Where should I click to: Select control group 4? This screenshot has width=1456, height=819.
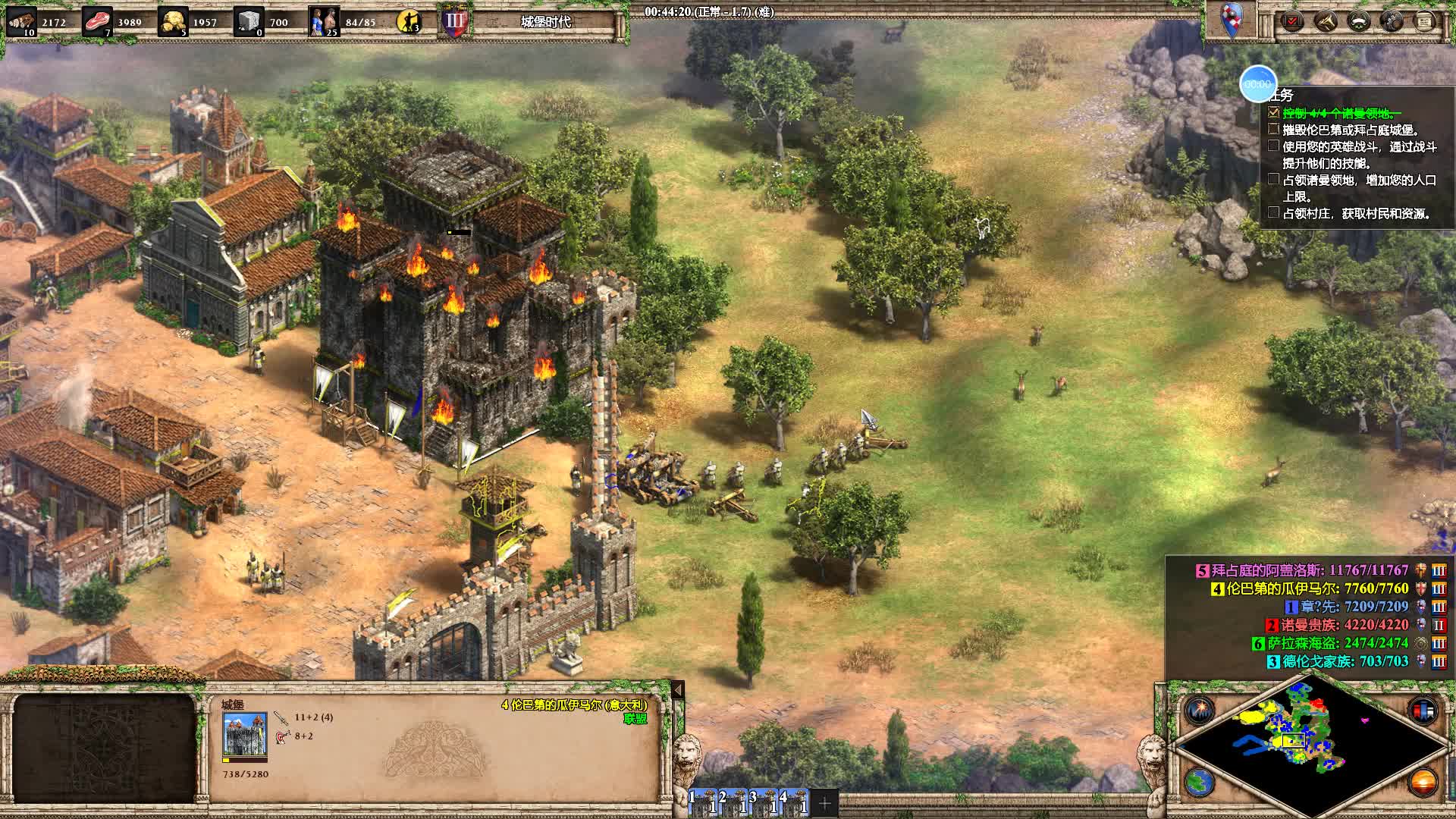[x=794, y=802]
